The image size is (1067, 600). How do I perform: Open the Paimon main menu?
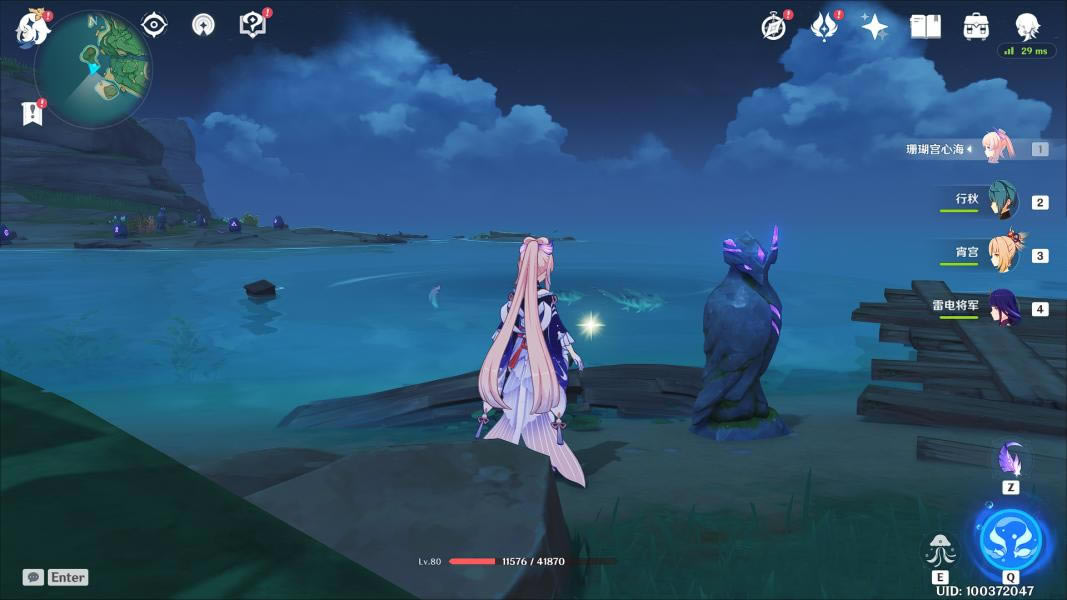click(x=32, y=28)
